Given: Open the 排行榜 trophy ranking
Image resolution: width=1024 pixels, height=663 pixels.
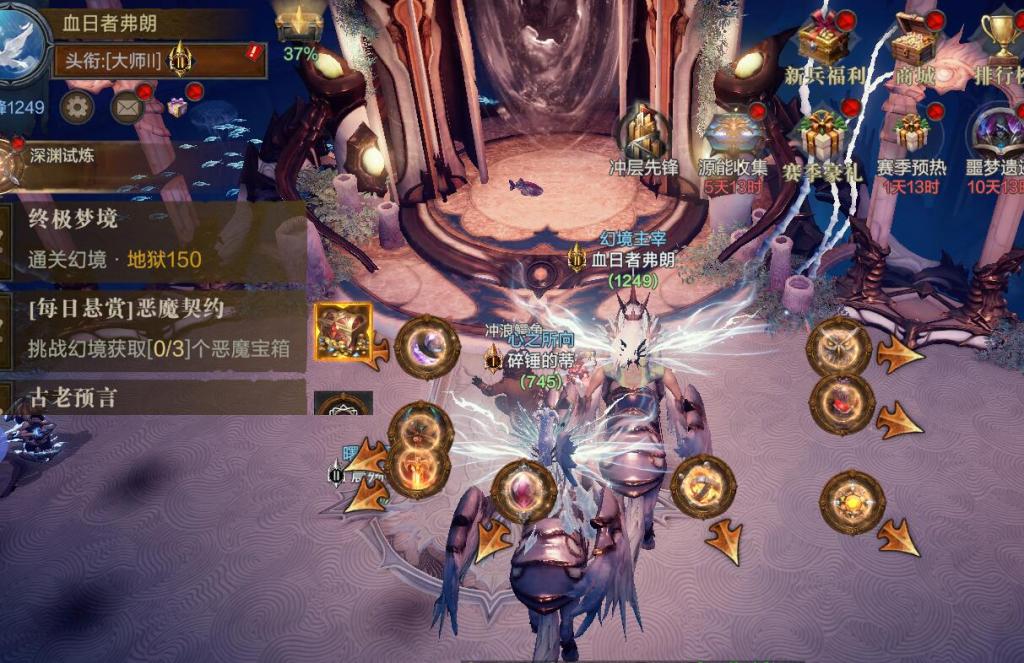Looking at the screenshot, I should 1000,45.
